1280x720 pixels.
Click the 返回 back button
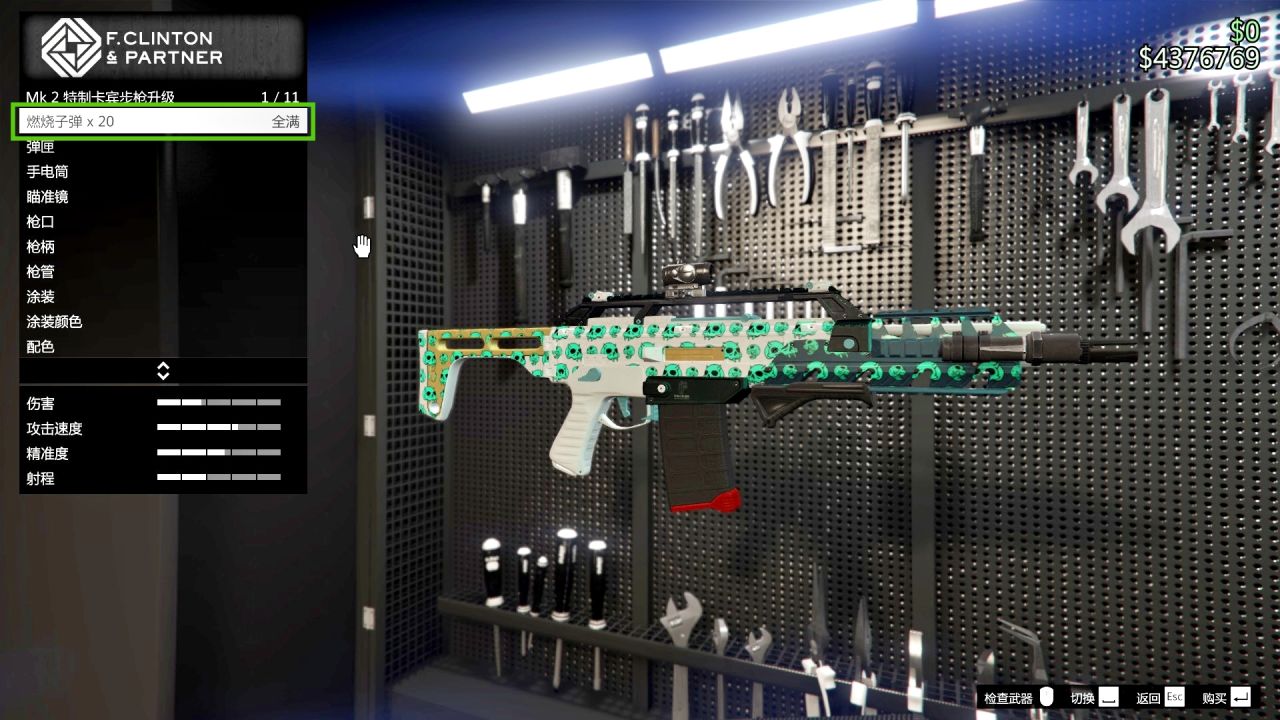coord(1148,697)
